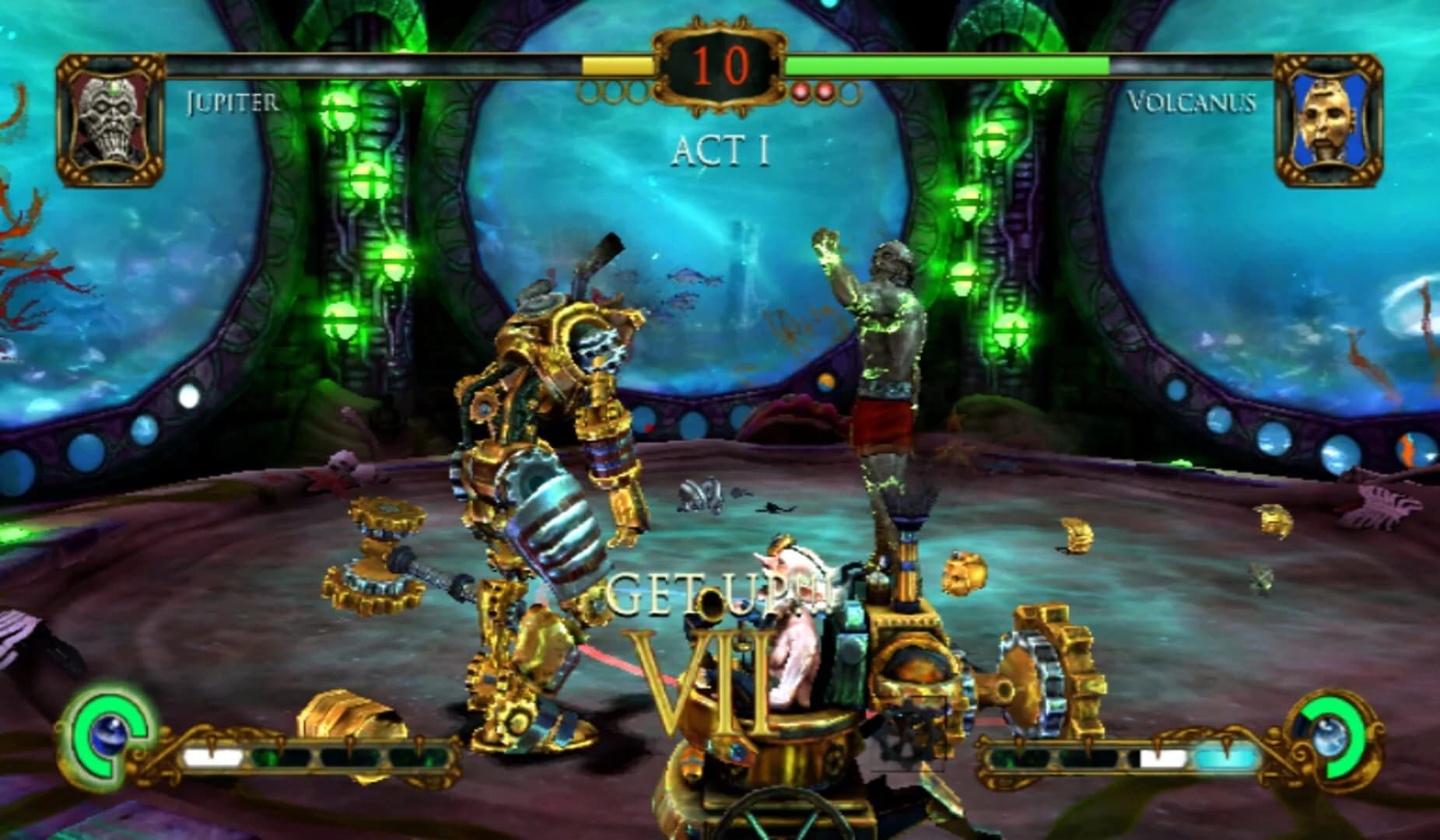Click the ornate gold timer frame showing 10
The image size is (1440, 840).
[720, 66]
